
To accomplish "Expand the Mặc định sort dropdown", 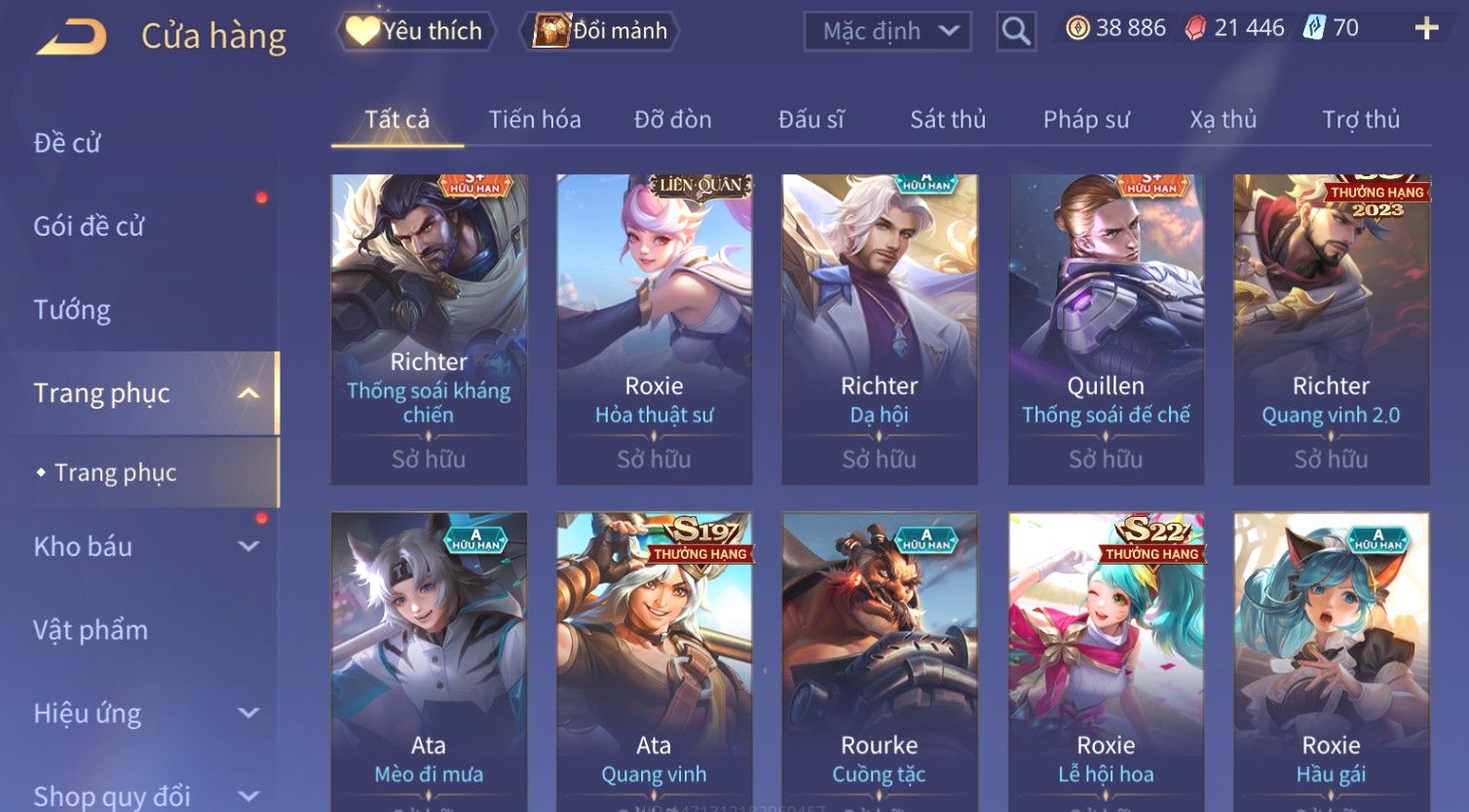I will [887, 31].
